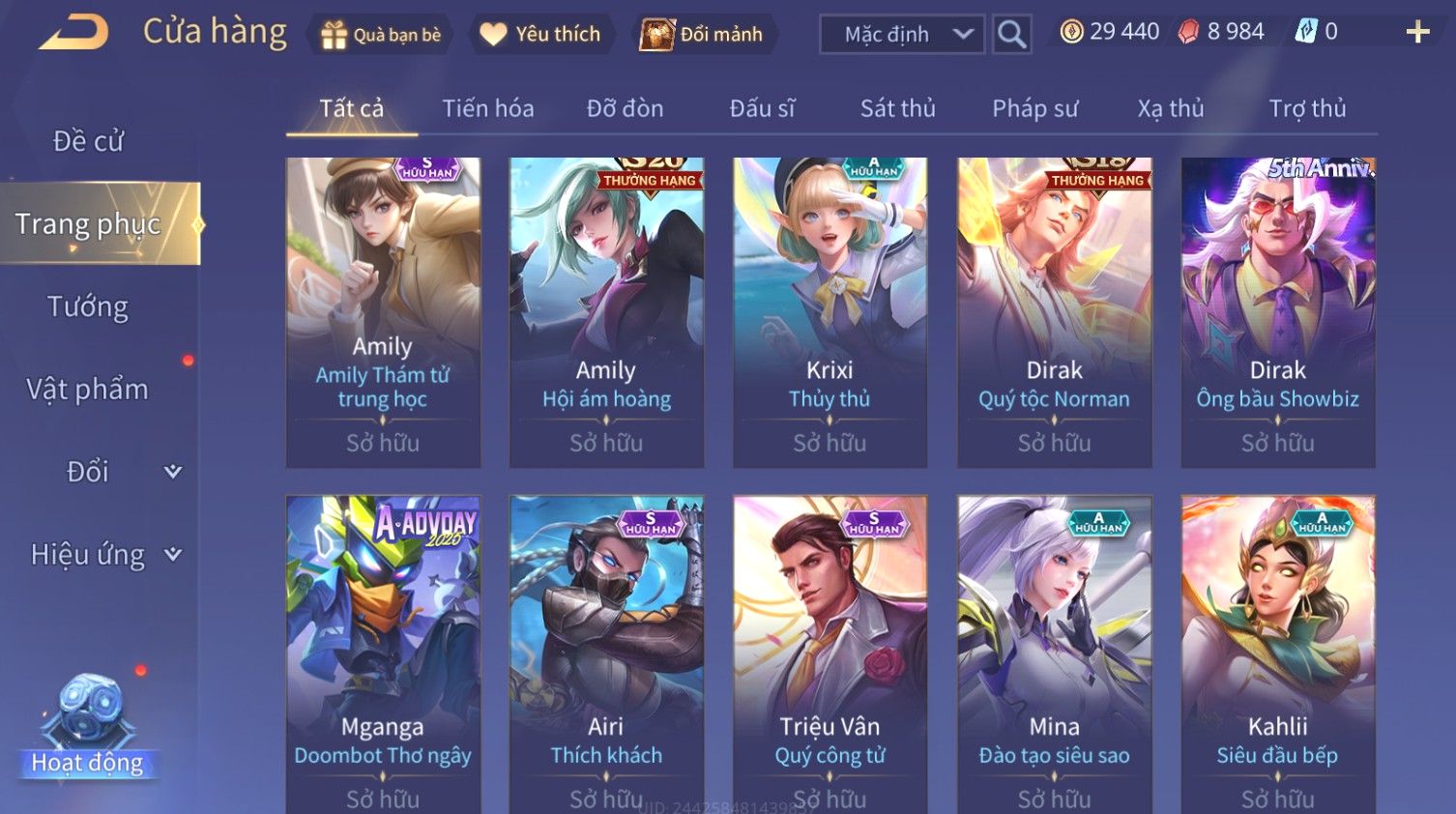Open the Yêu thích favorites list
1456x814 pixels.
point(541,35)
